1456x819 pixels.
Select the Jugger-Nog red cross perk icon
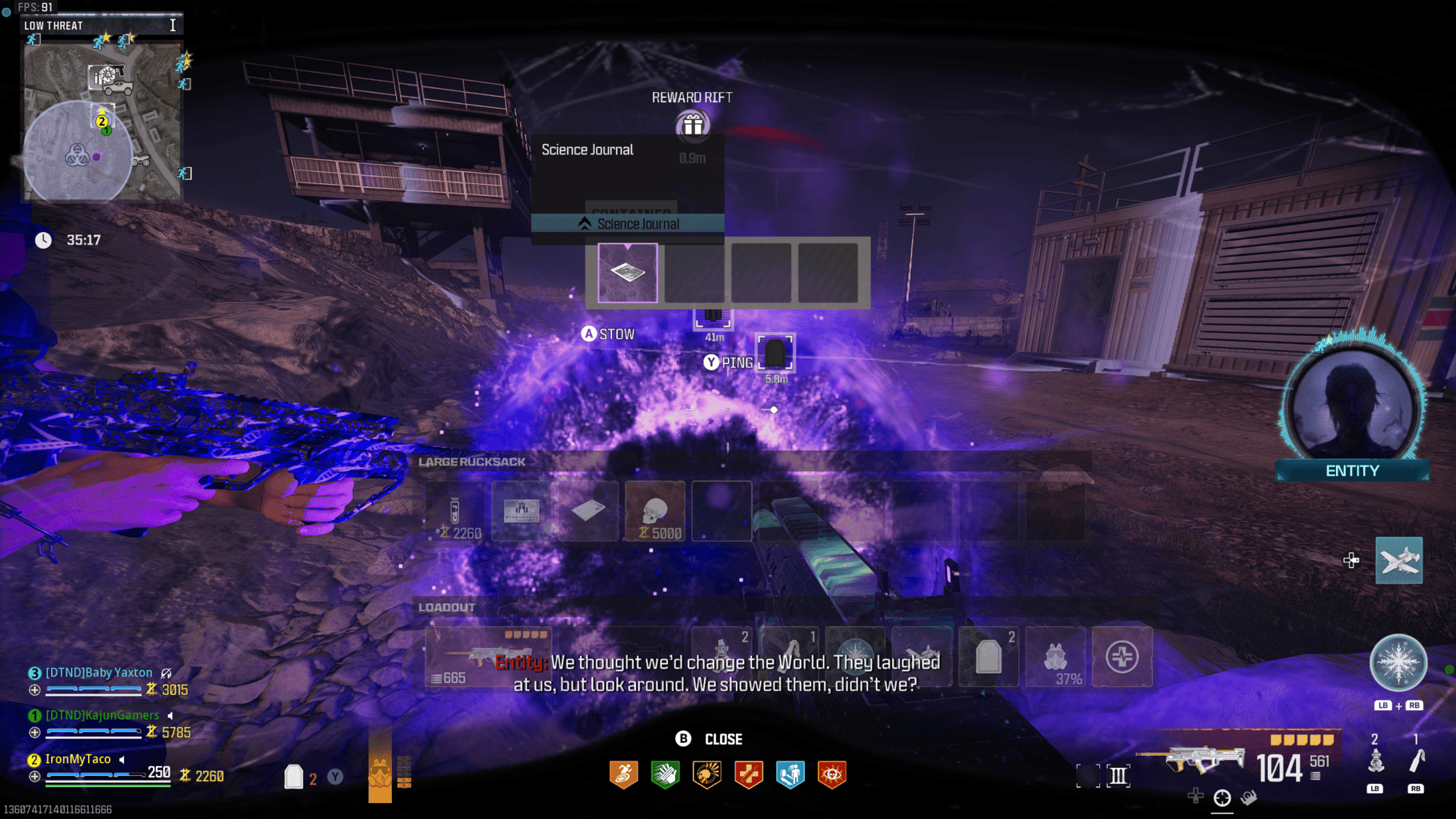(x=749, y=773)
